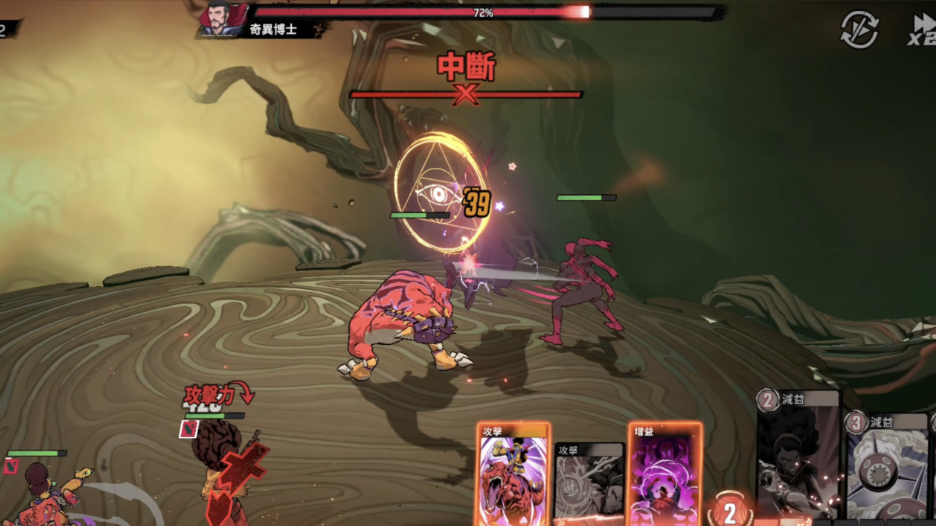Toggle the auto-battle button

point(859,29)
